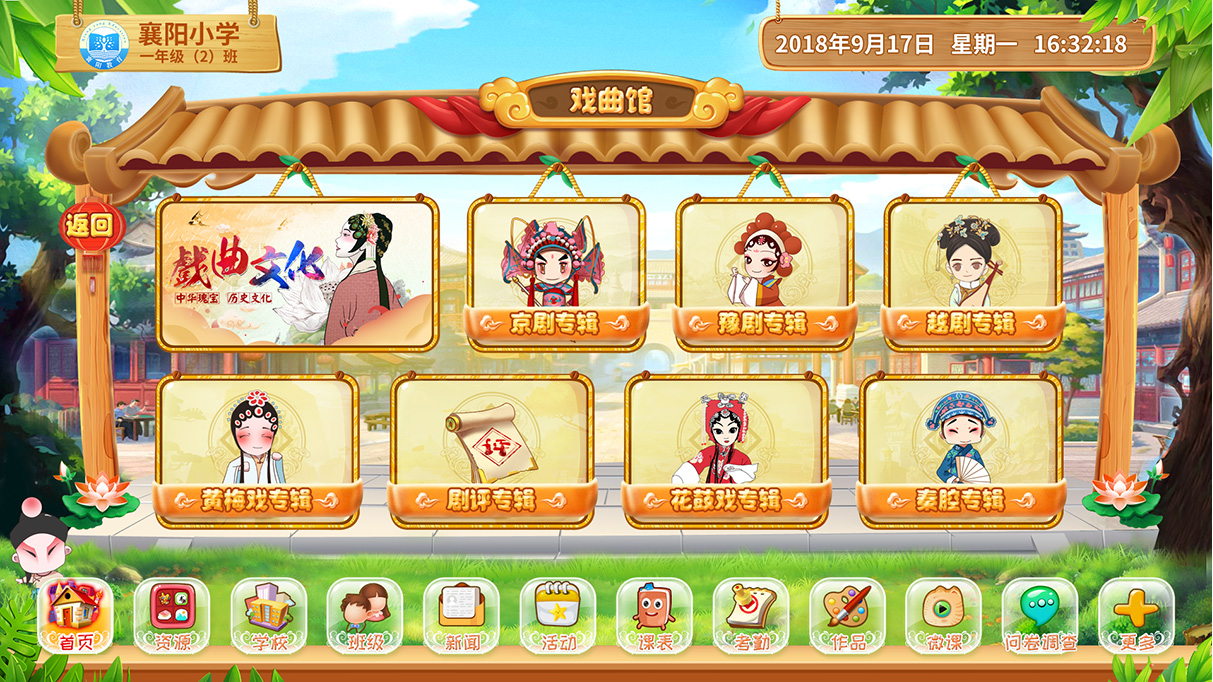Open the 考勤 attendance icon

[751, 615]
